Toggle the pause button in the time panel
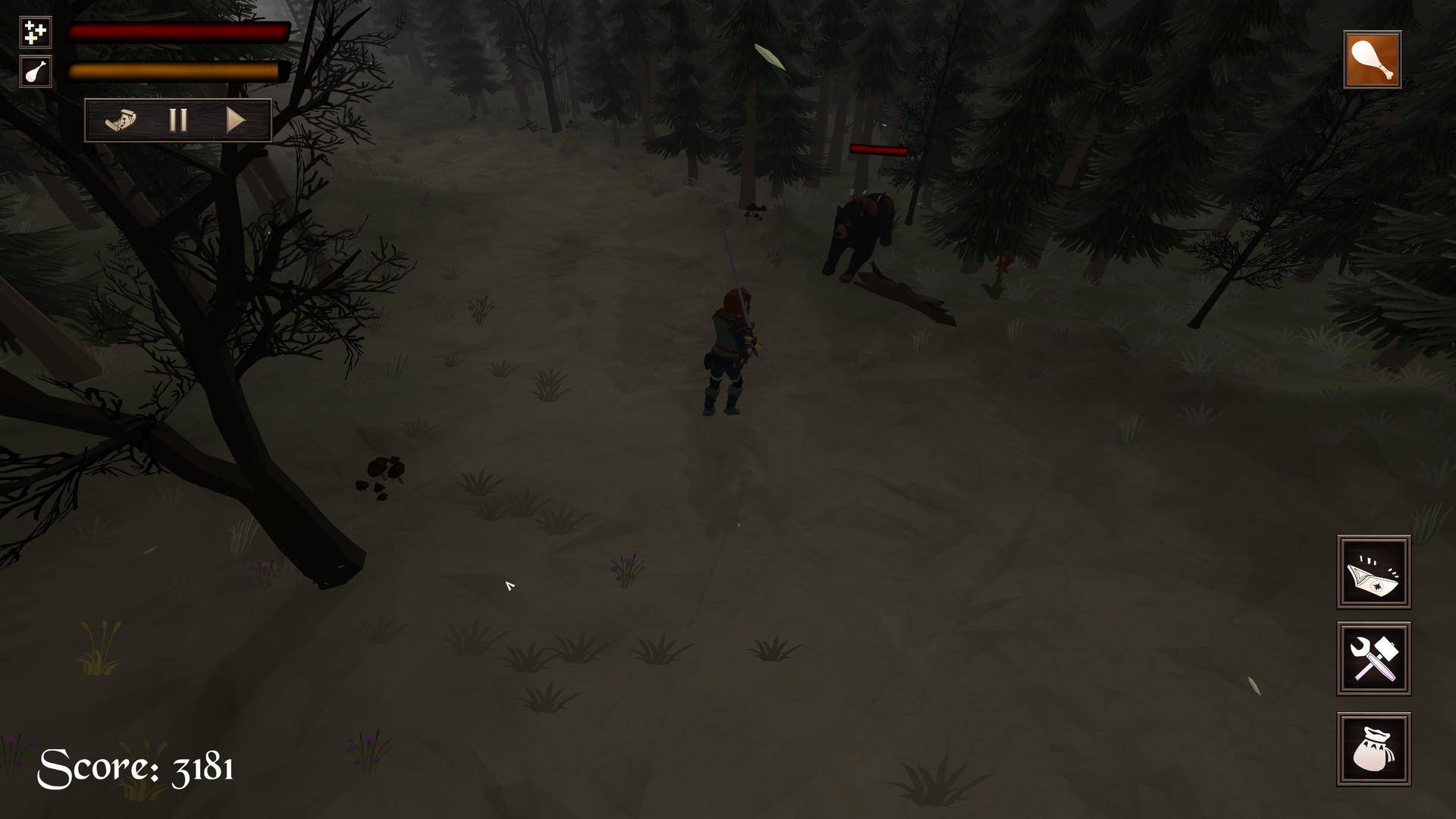The width and height of the screenshot is (1456, 819). pos(179,118)
